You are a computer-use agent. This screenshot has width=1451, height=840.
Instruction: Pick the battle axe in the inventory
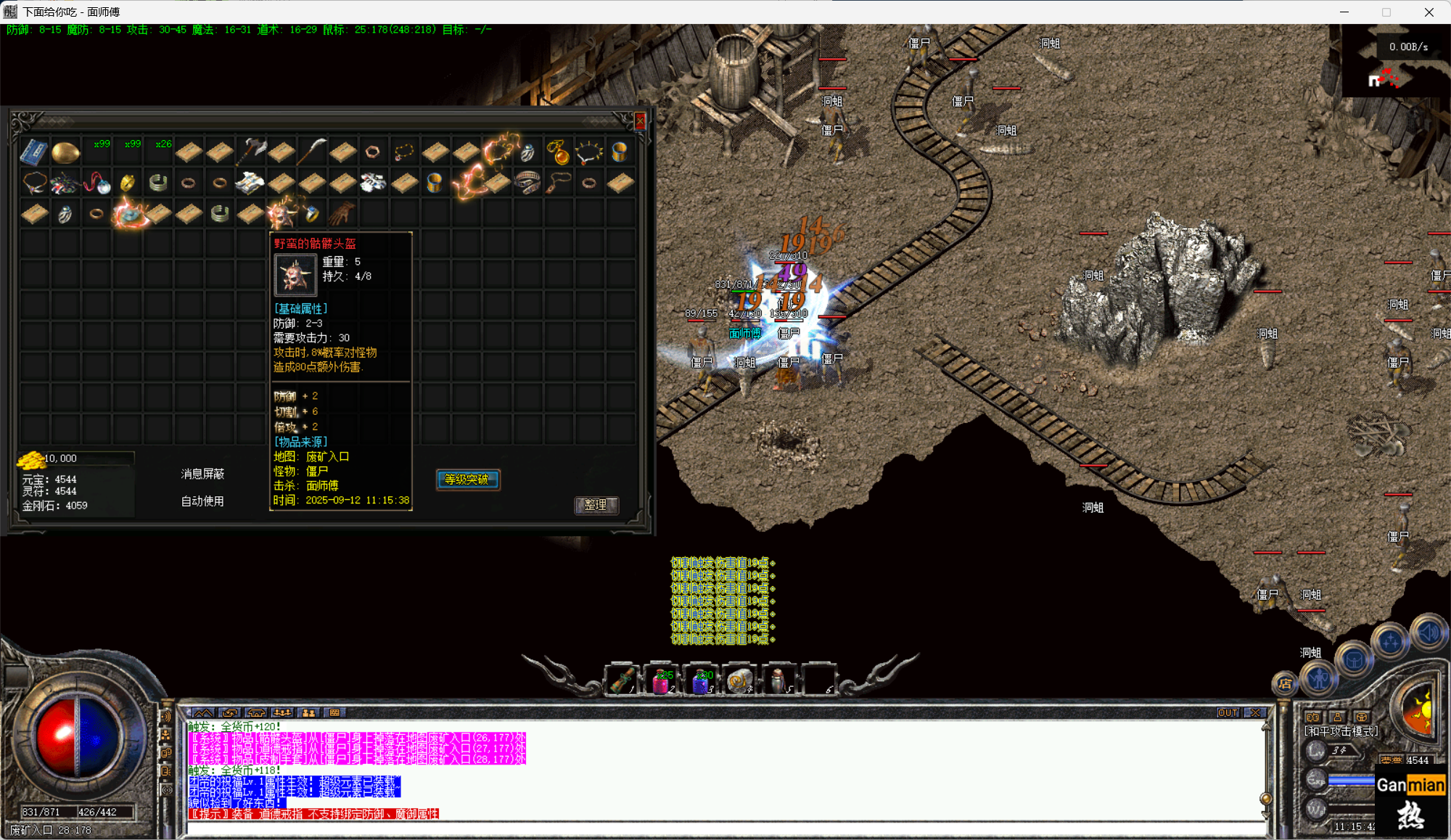[251, 152]
